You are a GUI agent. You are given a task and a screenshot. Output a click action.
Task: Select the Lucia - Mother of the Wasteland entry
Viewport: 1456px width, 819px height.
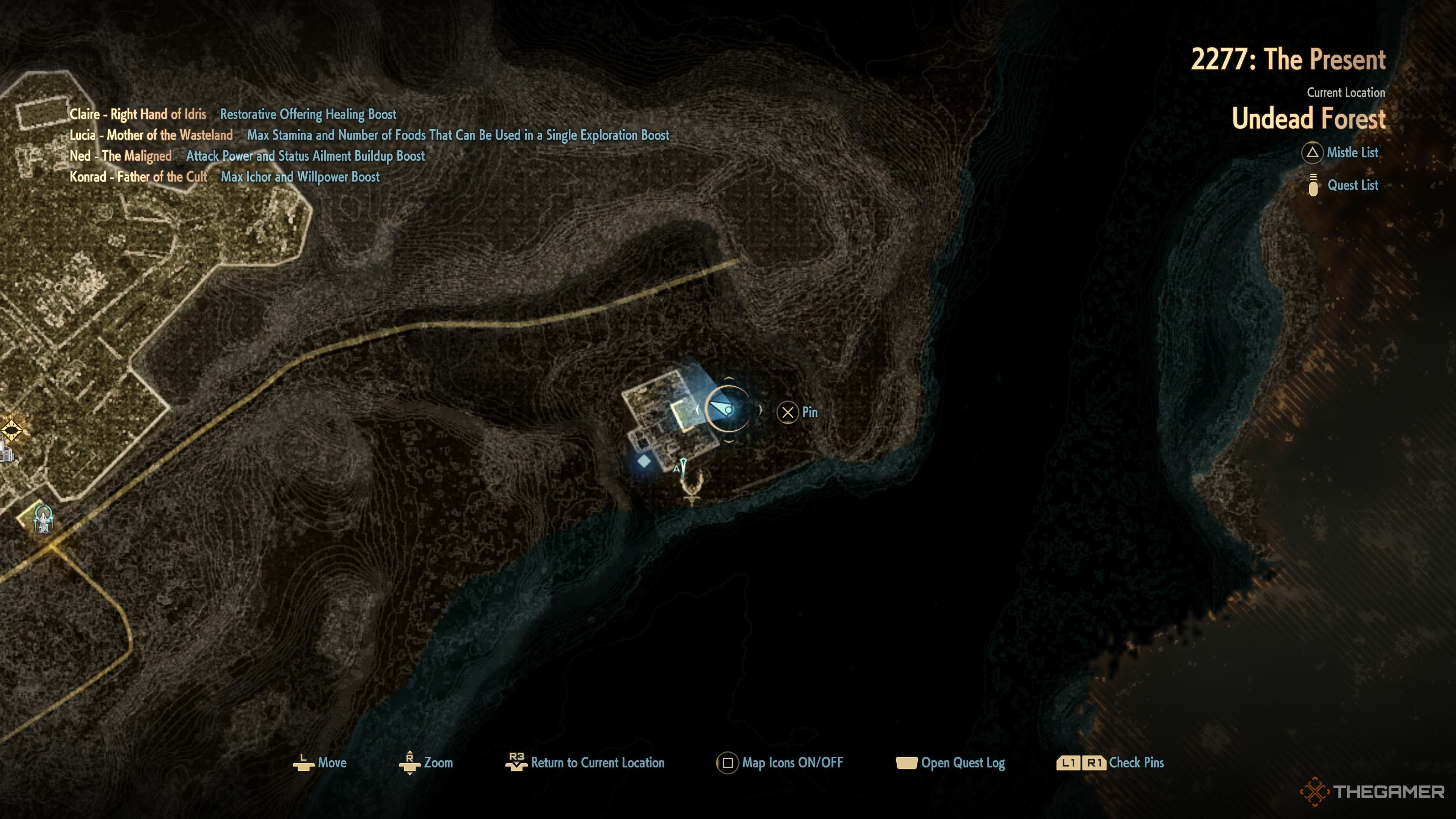[x=151, y=136]
